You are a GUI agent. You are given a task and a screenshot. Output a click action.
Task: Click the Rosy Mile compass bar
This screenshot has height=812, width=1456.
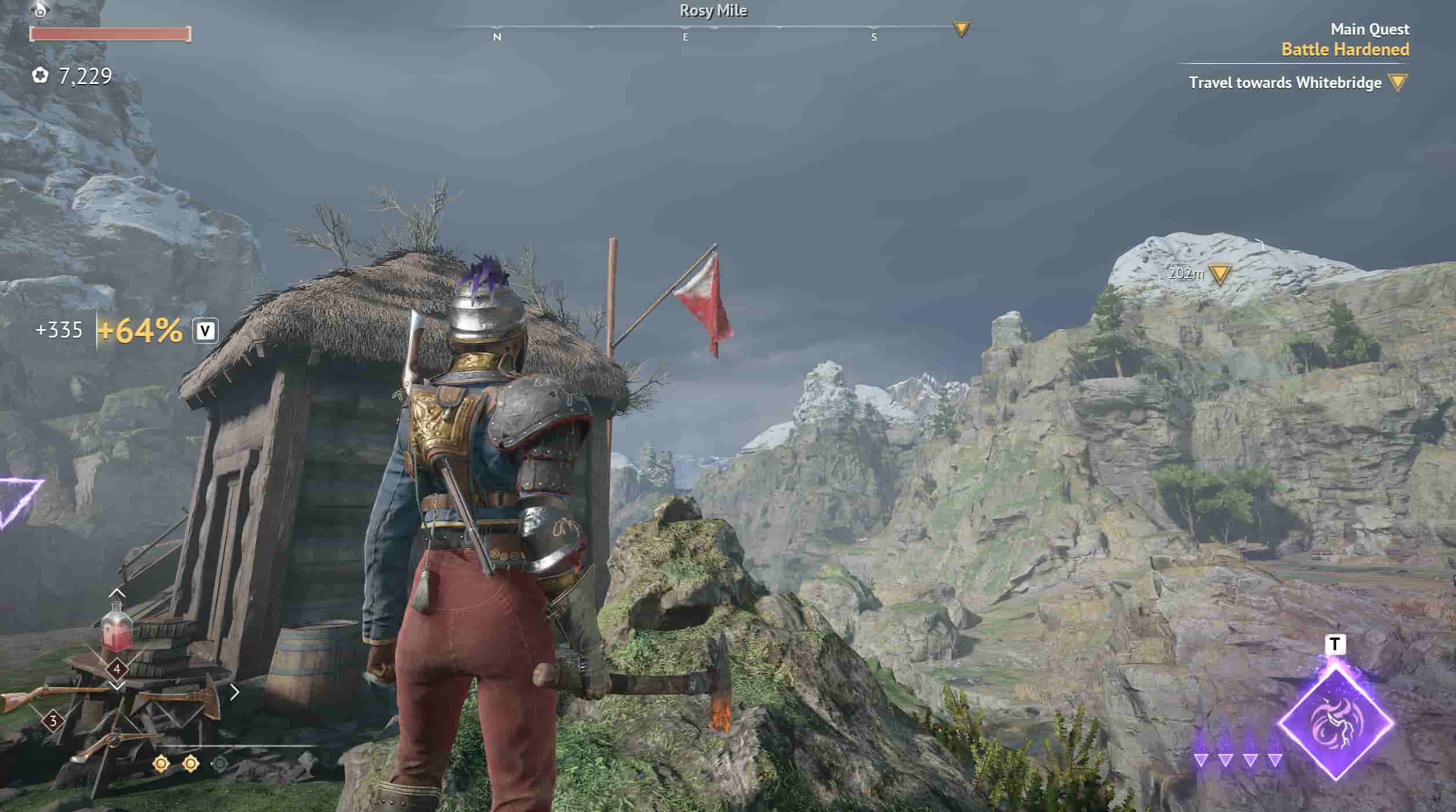[713, 27]
